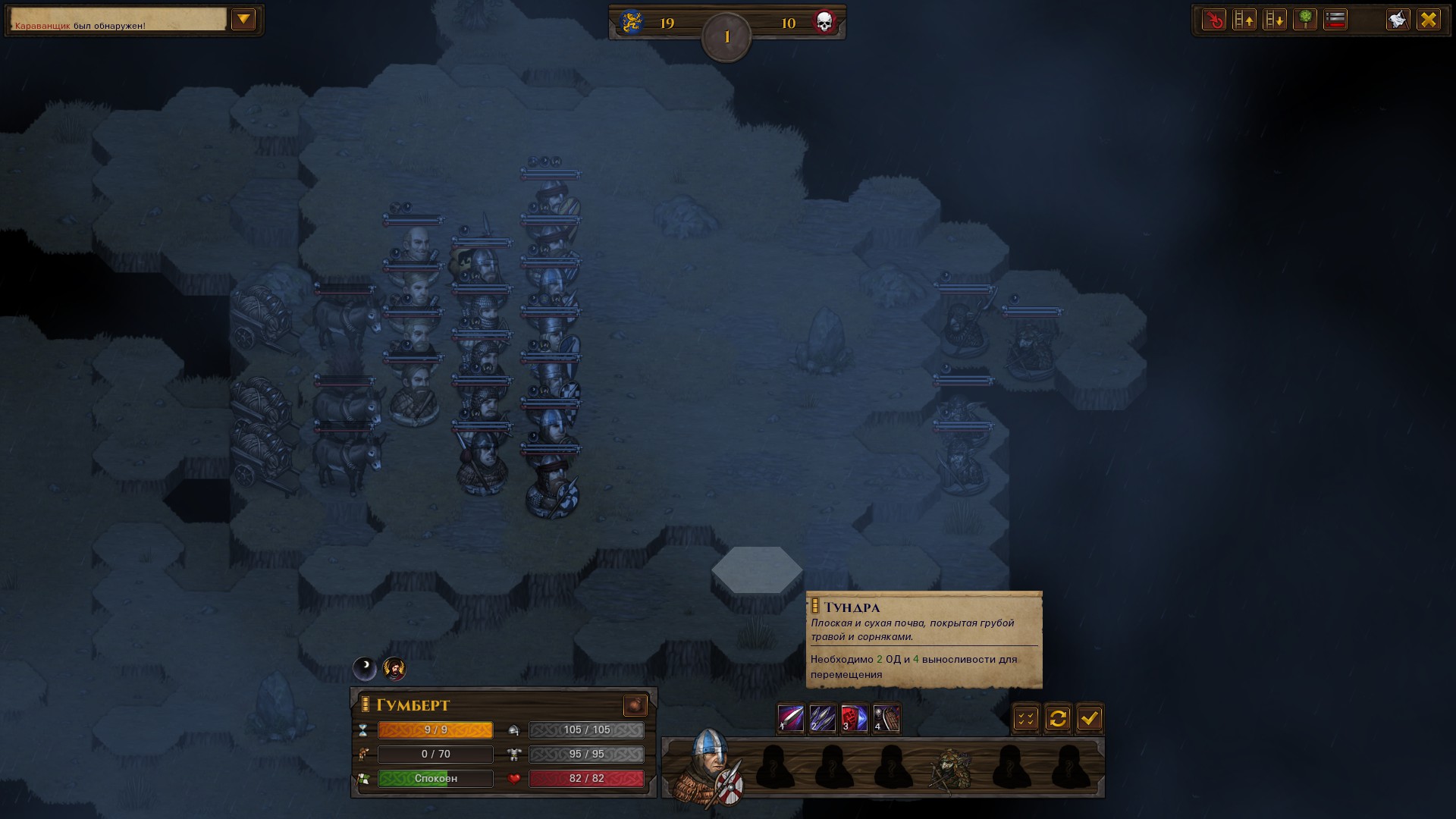
Task: Activate the shieldwall skill in slot 4
Action: pyautogui.click(x=886, y=717)
